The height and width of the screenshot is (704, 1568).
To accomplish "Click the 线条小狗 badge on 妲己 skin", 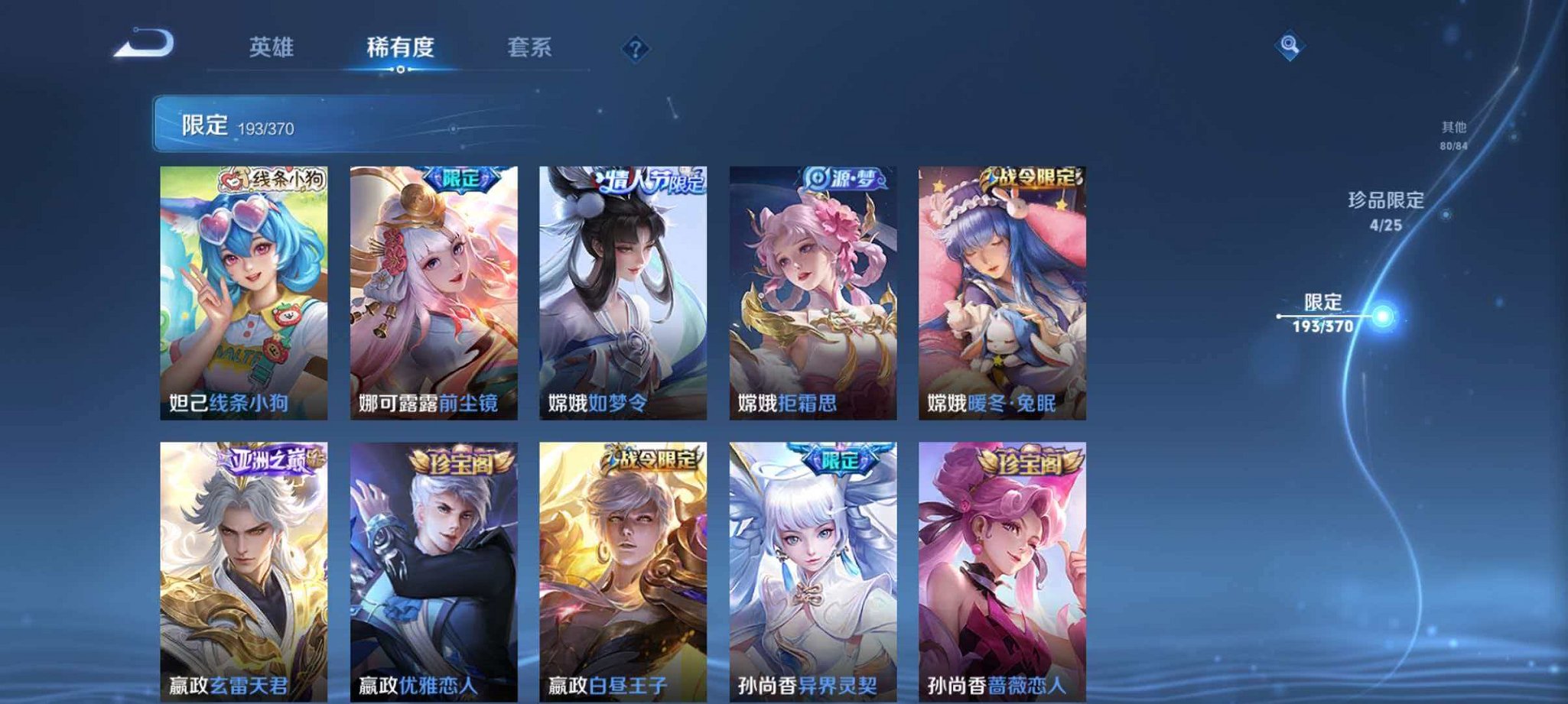I will coord(270,179).
